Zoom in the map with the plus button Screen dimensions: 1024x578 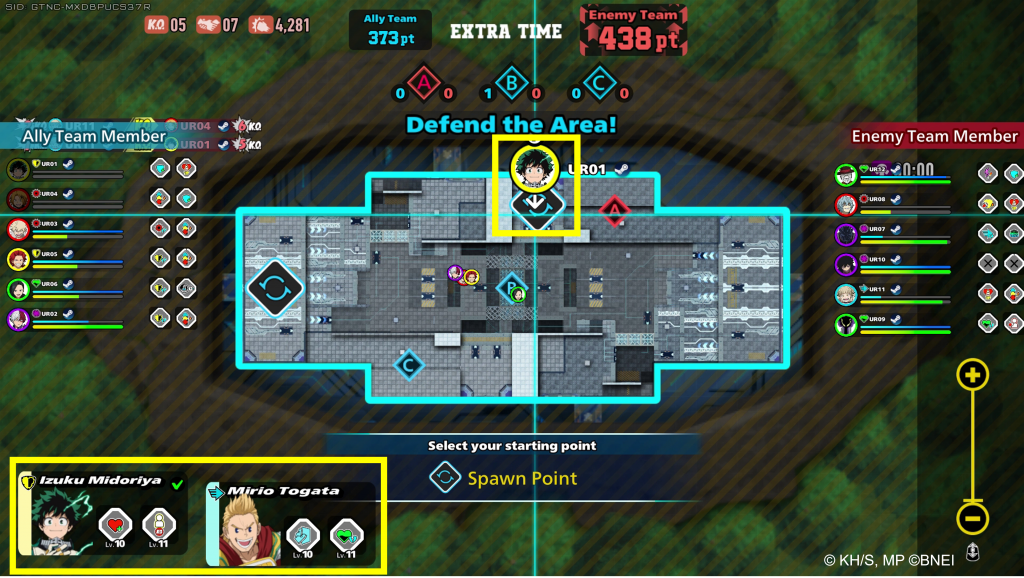[x=973, y=376]
